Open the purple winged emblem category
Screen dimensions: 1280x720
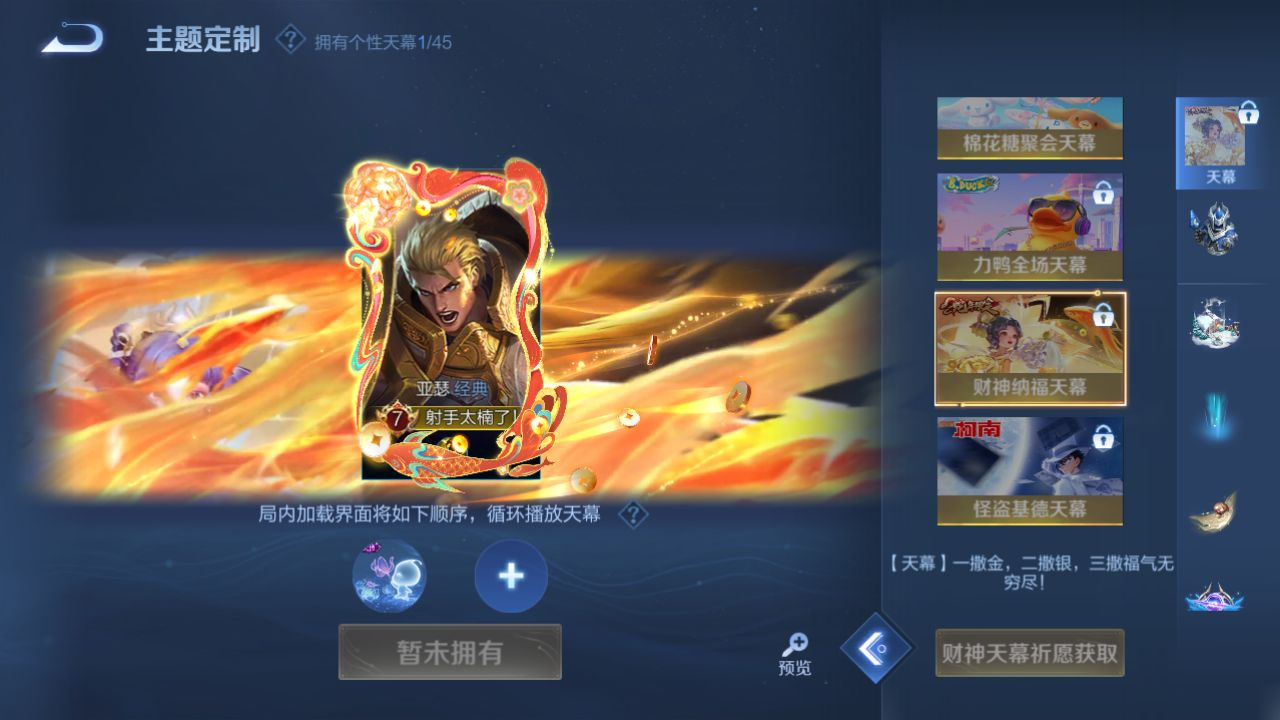pyautogui.click(x=1215, y=598)
